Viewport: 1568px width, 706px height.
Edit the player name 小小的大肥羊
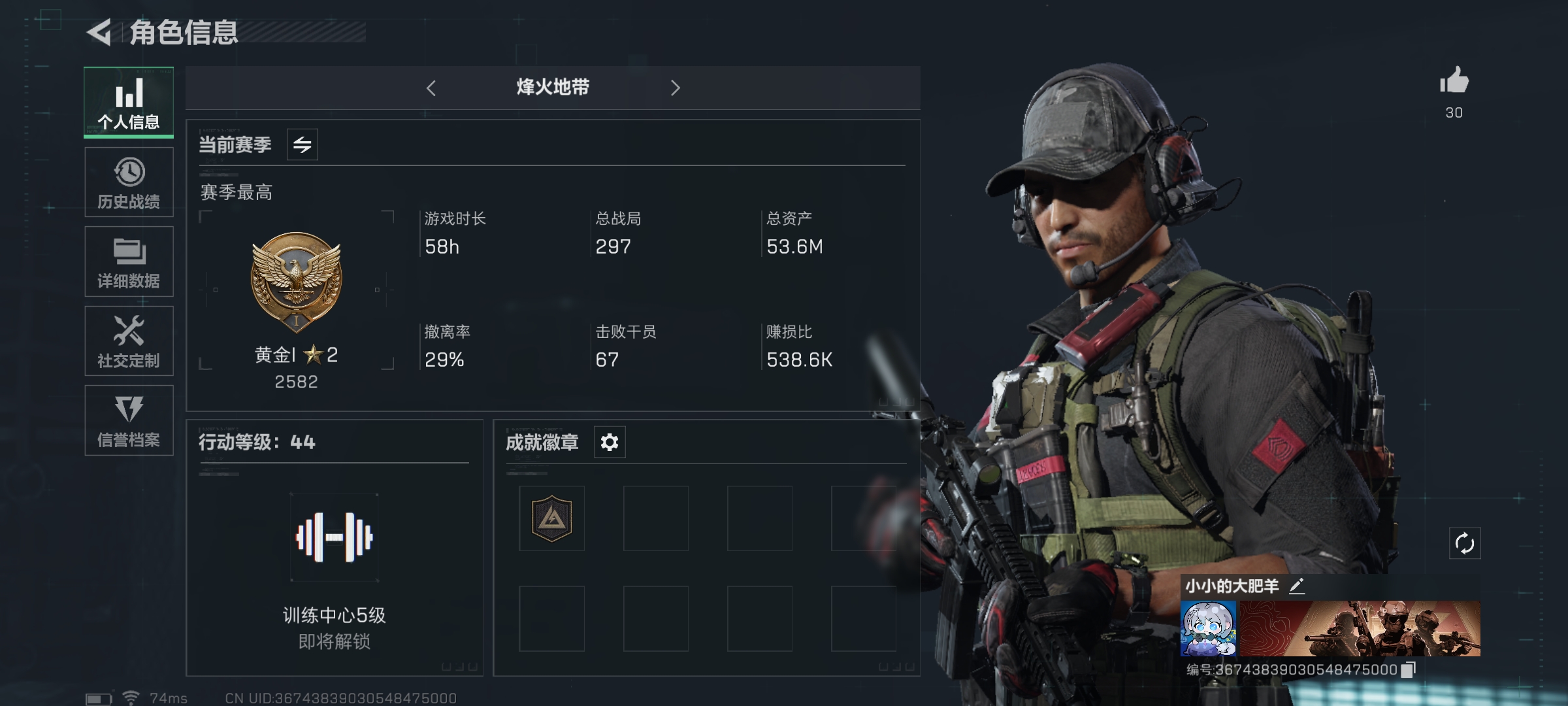[x=1297, y=586]
